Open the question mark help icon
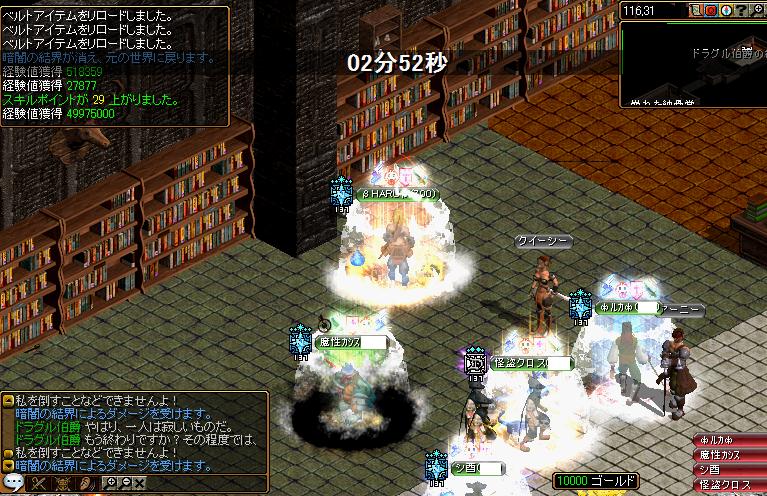The width and height of the screenshot is (767, 496). click(x=741, y=11)
